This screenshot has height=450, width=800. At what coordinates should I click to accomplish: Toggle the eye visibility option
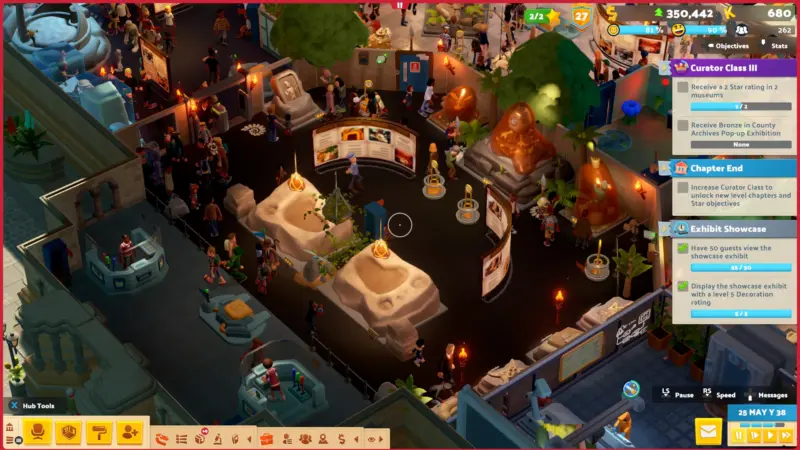[371, 438]
